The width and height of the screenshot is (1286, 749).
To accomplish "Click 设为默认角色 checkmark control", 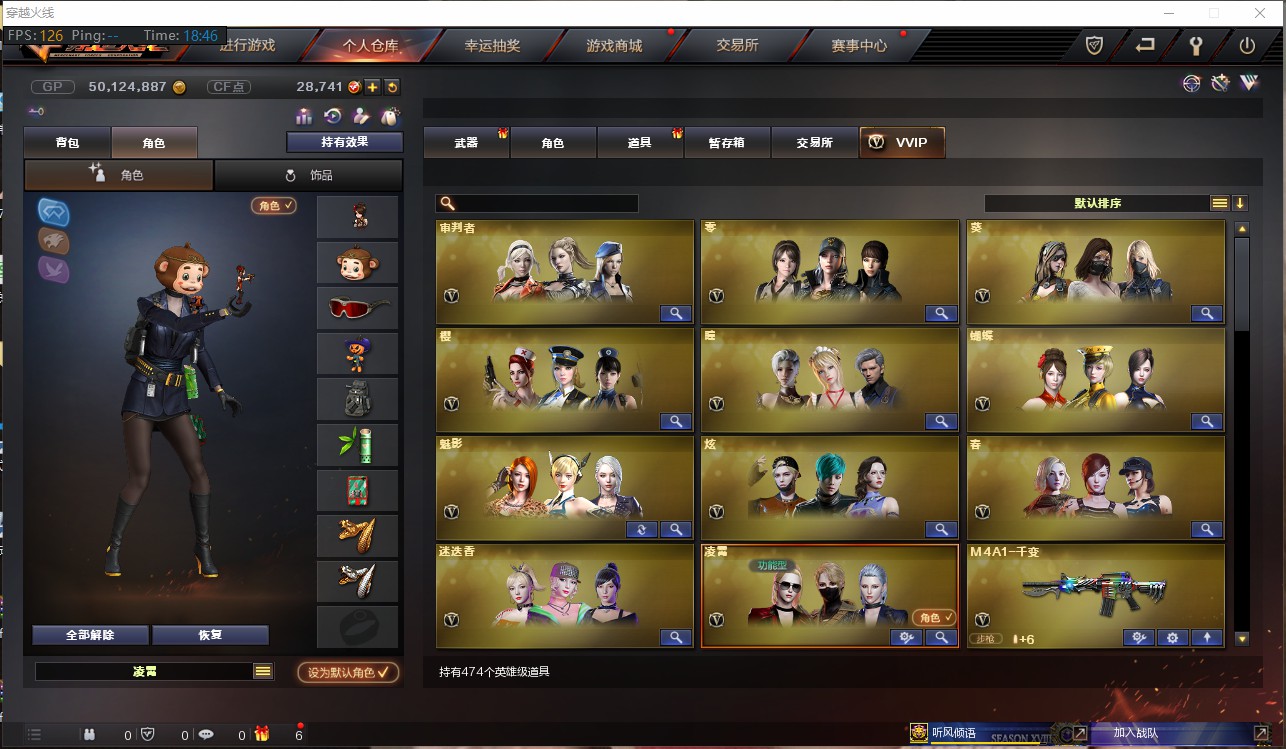I will point(348,672).
